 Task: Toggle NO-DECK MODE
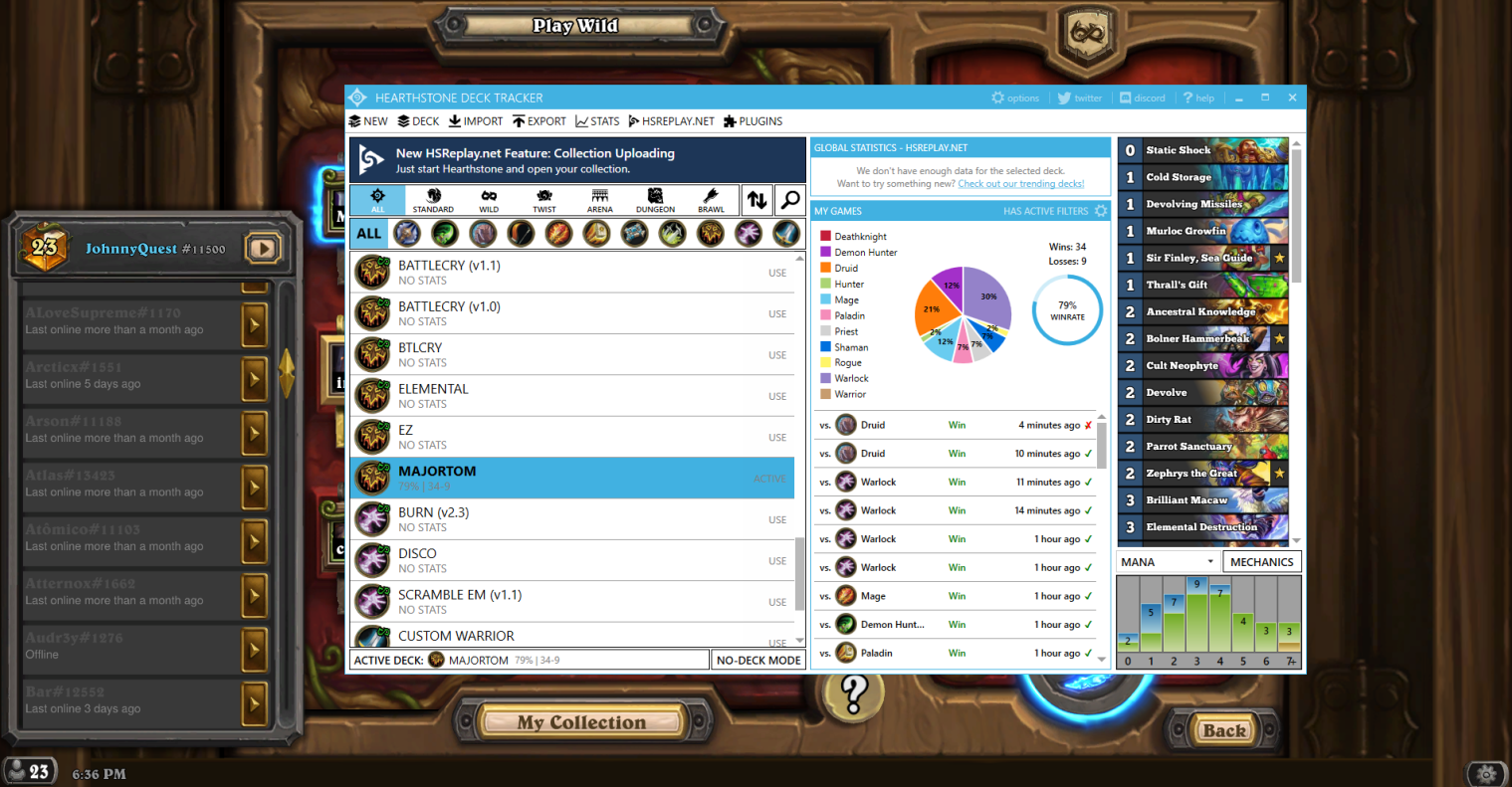[758, 660]
